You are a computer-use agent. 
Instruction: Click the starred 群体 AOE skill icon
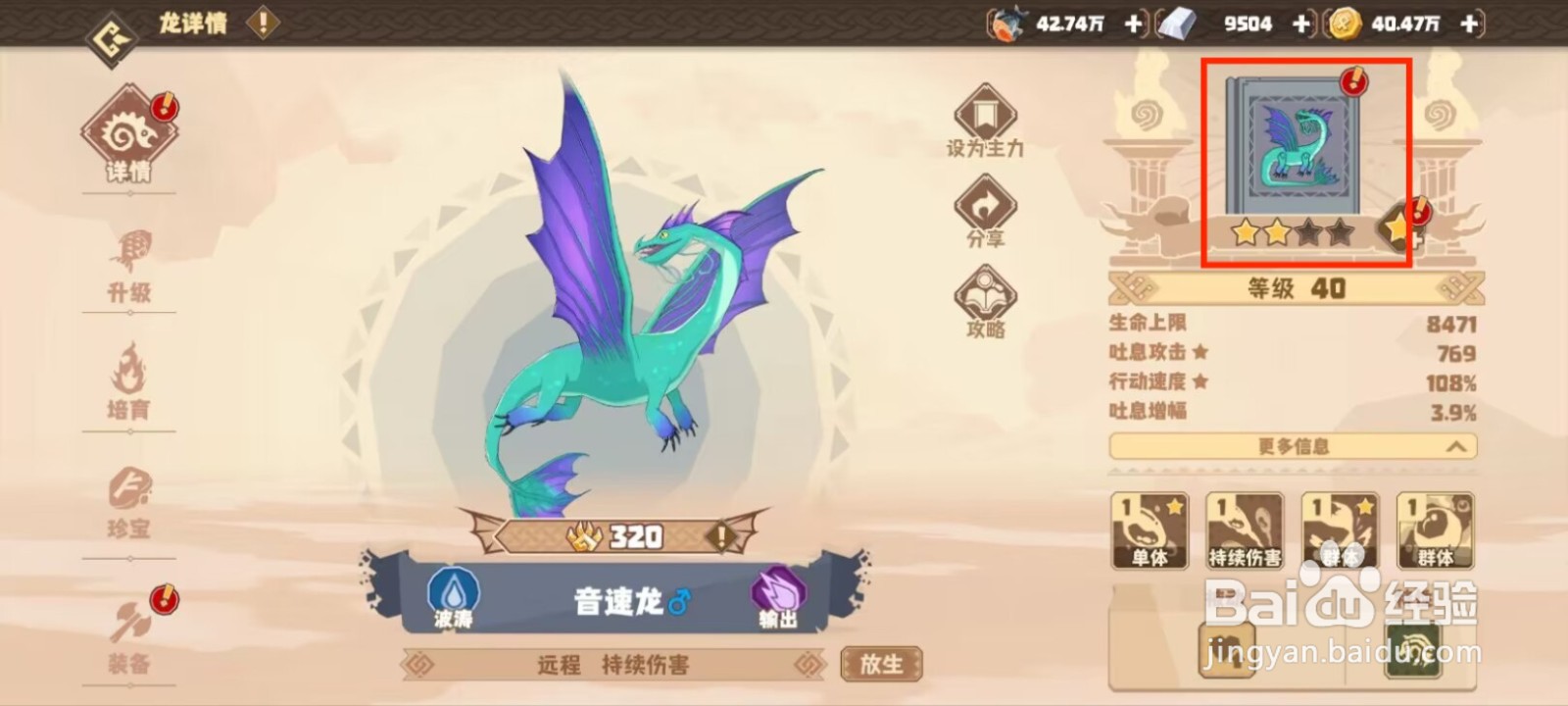point(1339,529)
